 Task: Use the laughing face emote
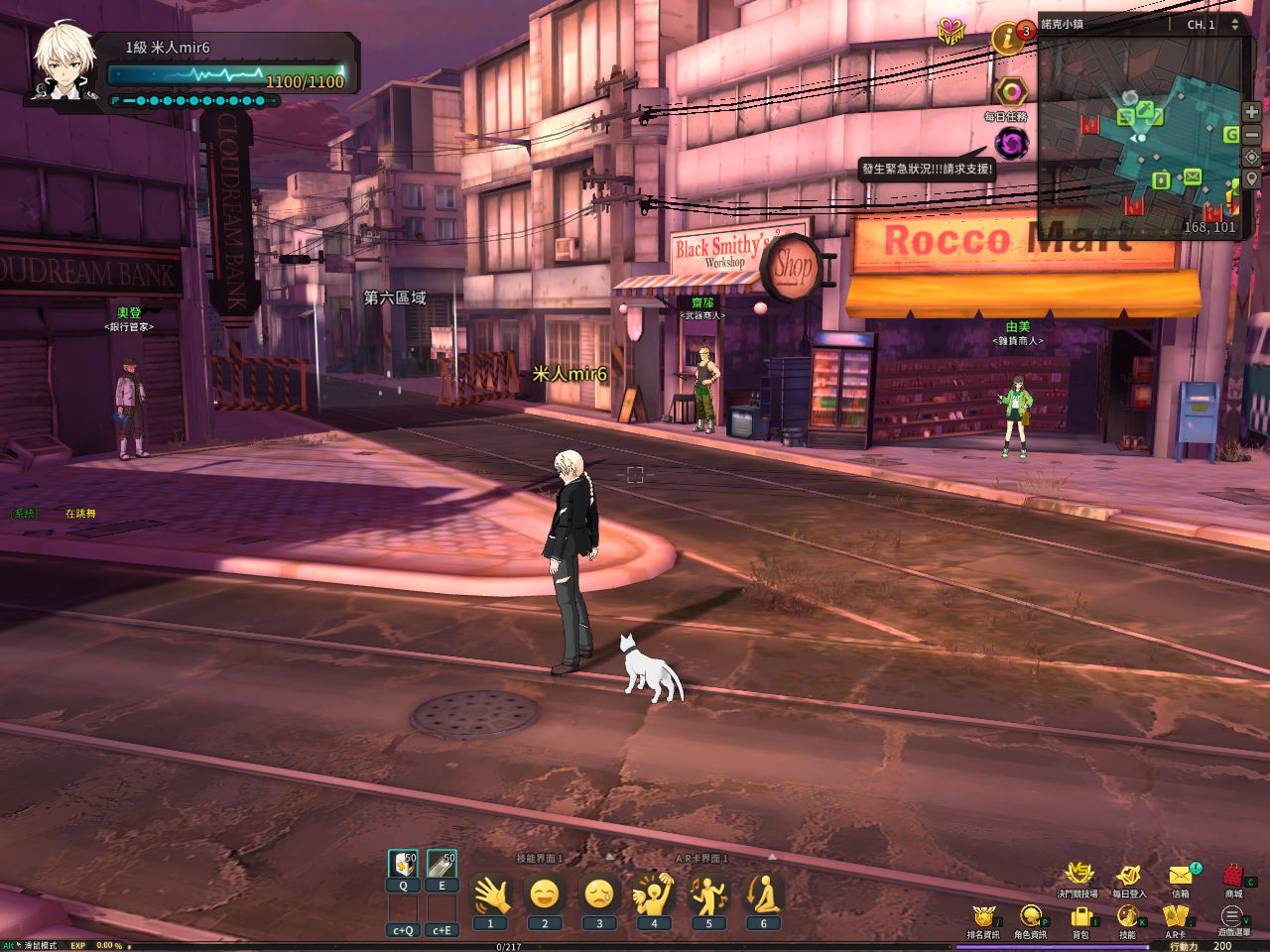pyautogui.click(x=545, y=895)
